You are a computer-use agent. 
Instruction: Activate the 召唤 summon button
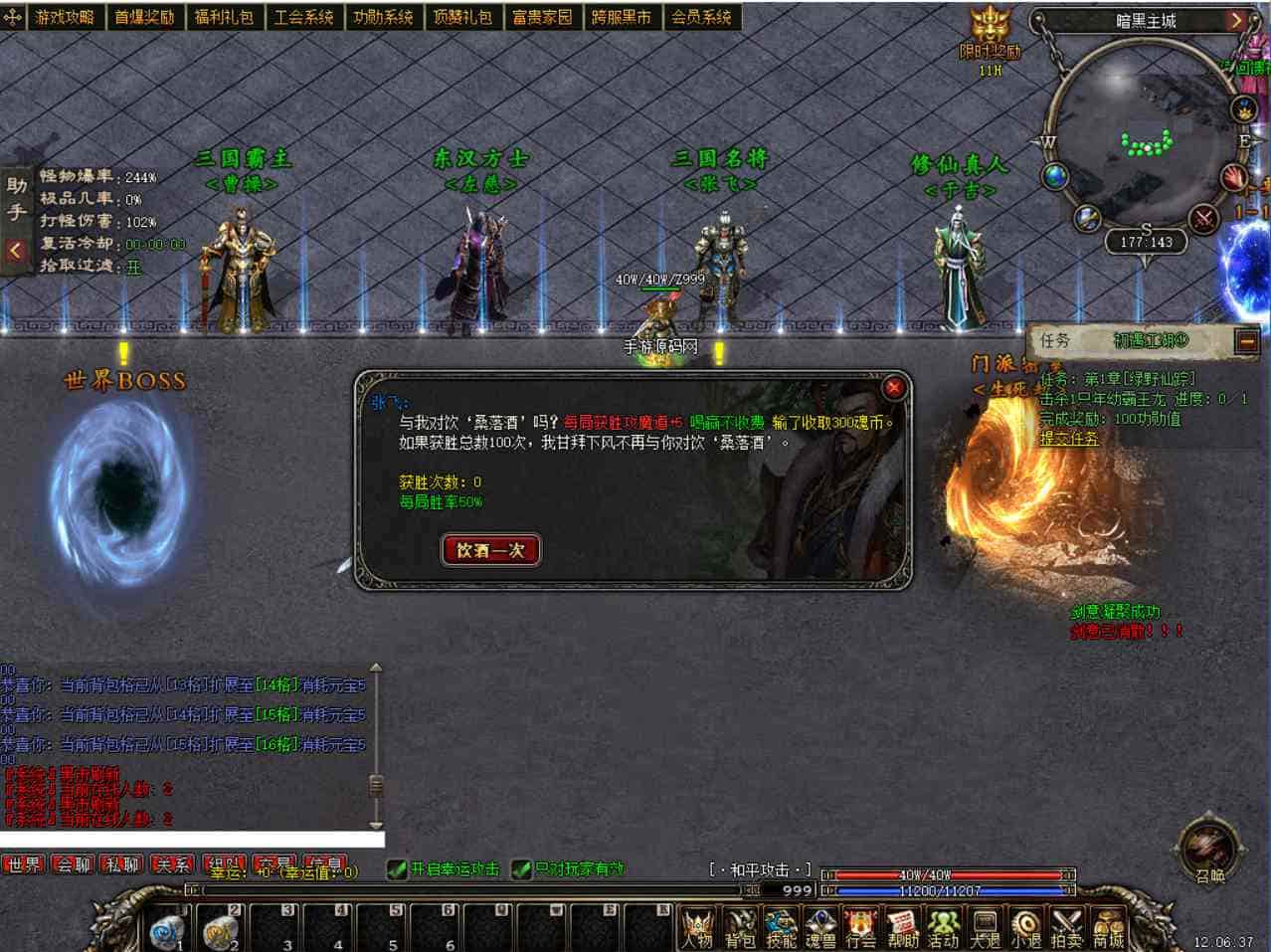point(1209,851)
